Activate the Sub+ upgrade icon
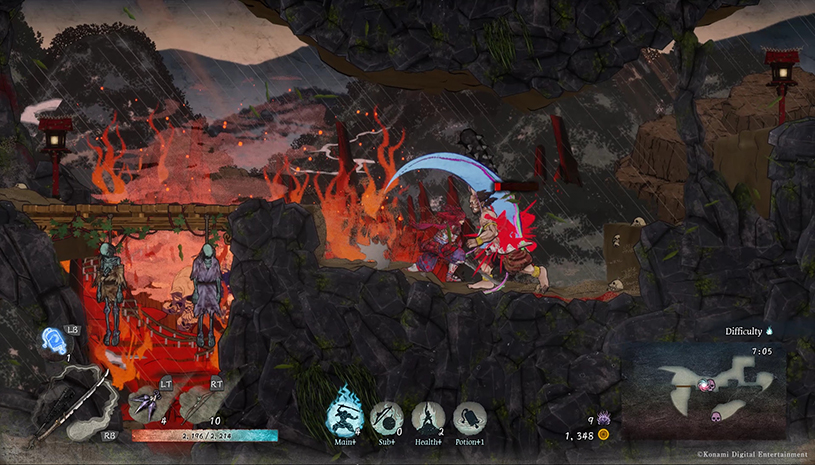This screenshot has height=465, width=815. 386,415
